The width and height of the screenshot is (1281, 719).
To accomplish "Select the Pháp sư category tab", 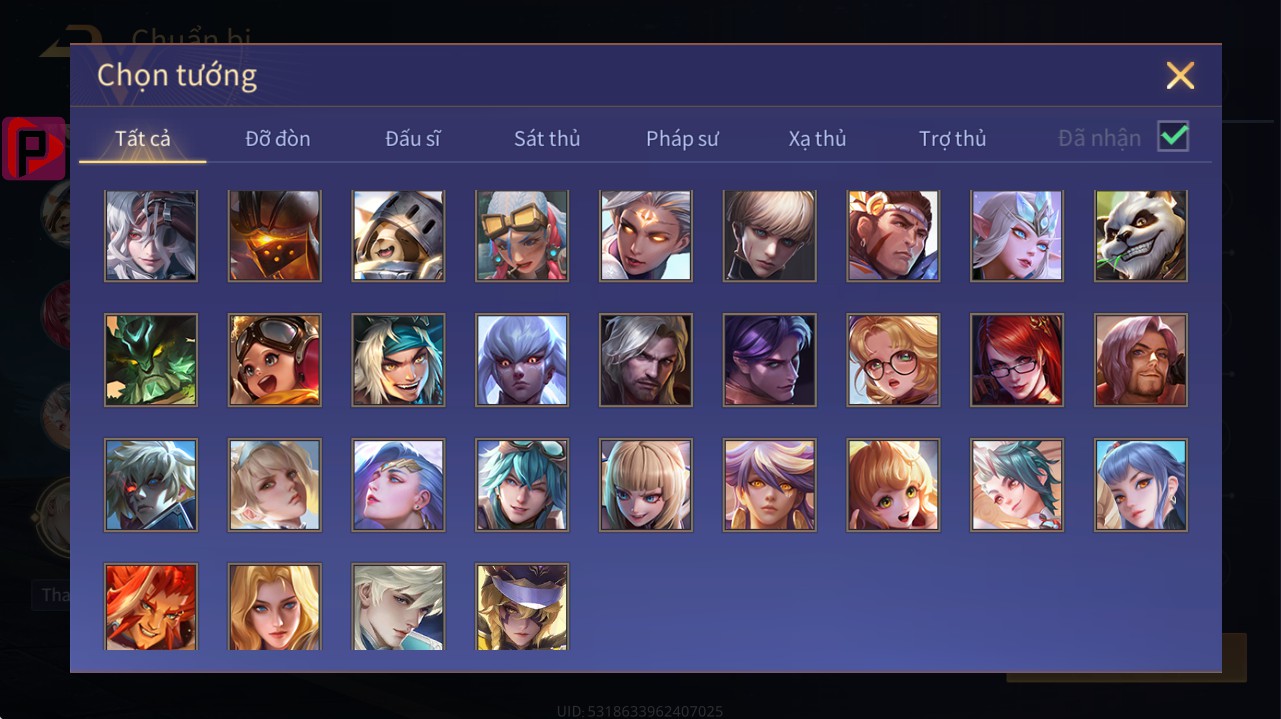I will click(x=682, y=138).
